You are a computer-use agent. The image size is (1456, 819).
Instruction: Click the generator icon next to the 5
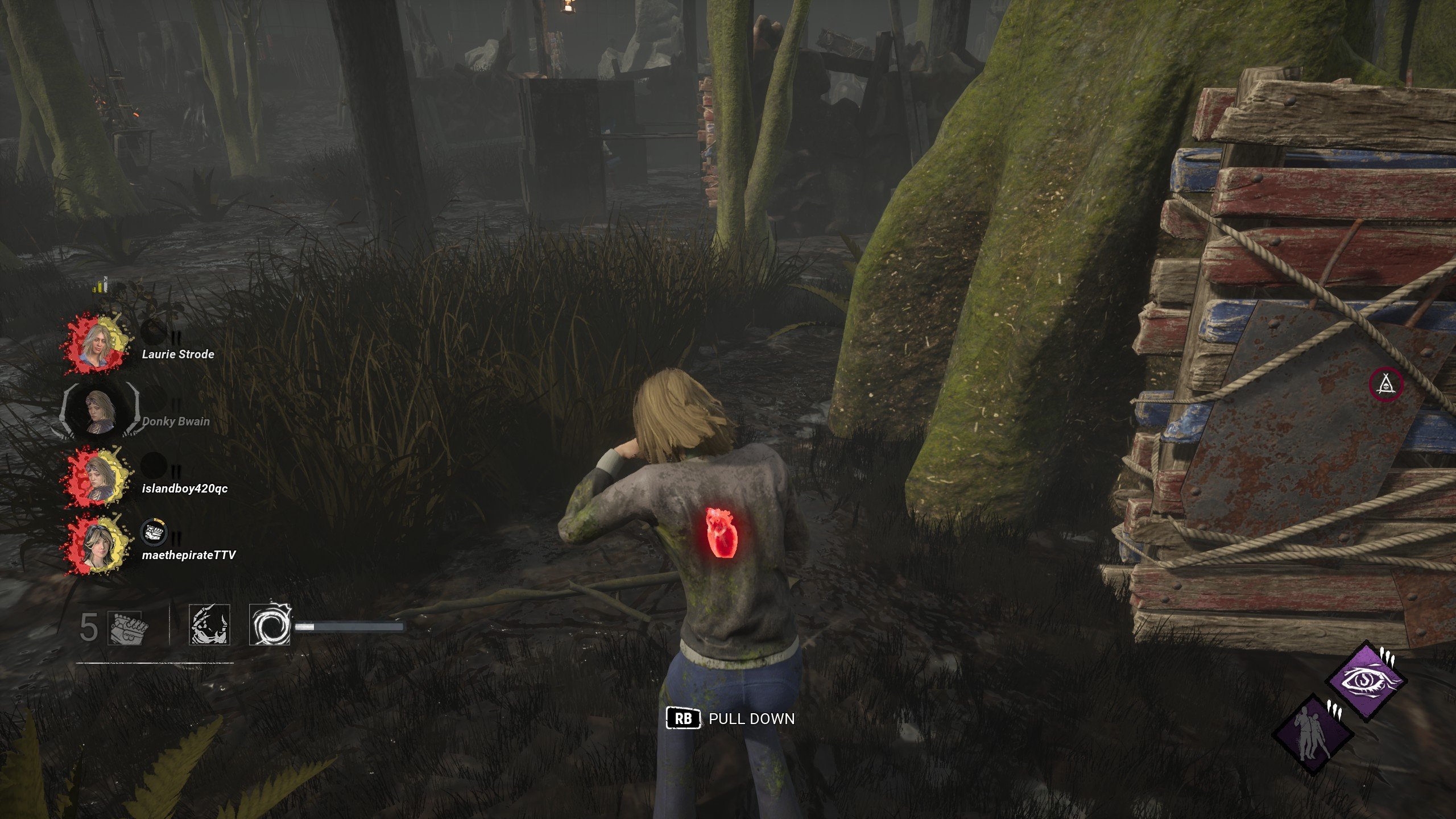click(129, 628)
